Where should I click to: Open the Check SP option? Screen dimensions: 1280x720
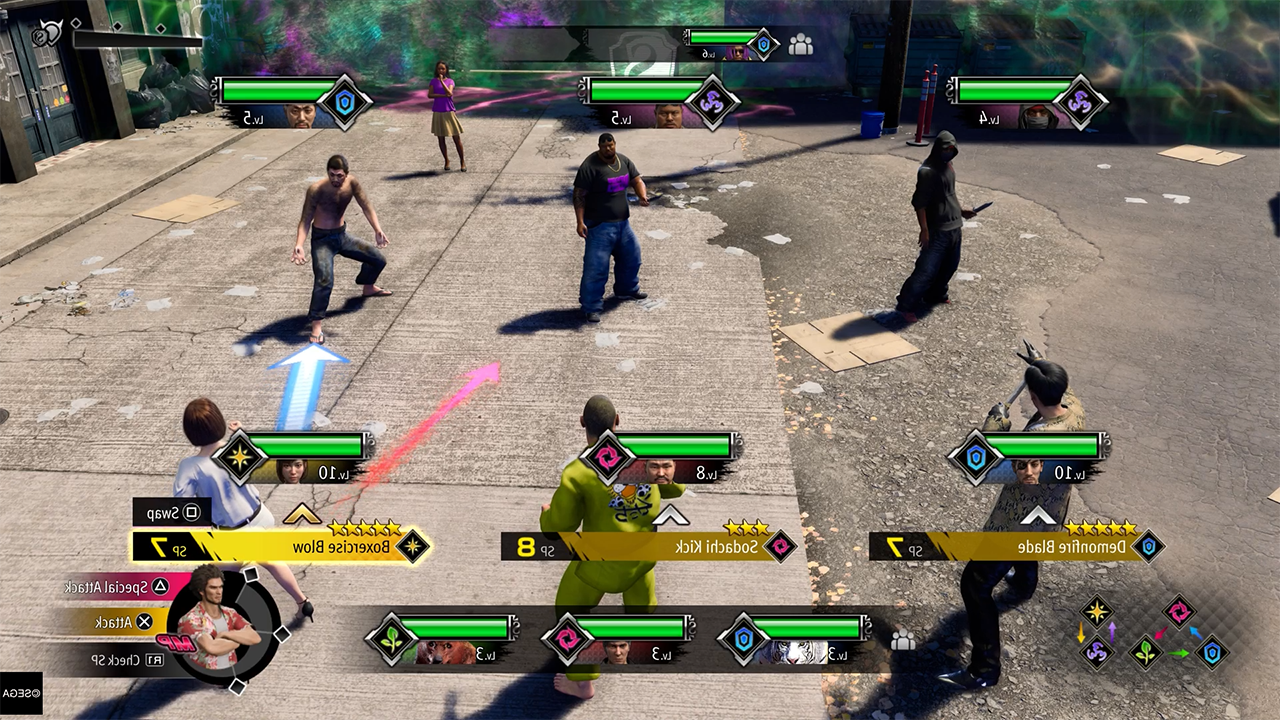pos(108,660)
